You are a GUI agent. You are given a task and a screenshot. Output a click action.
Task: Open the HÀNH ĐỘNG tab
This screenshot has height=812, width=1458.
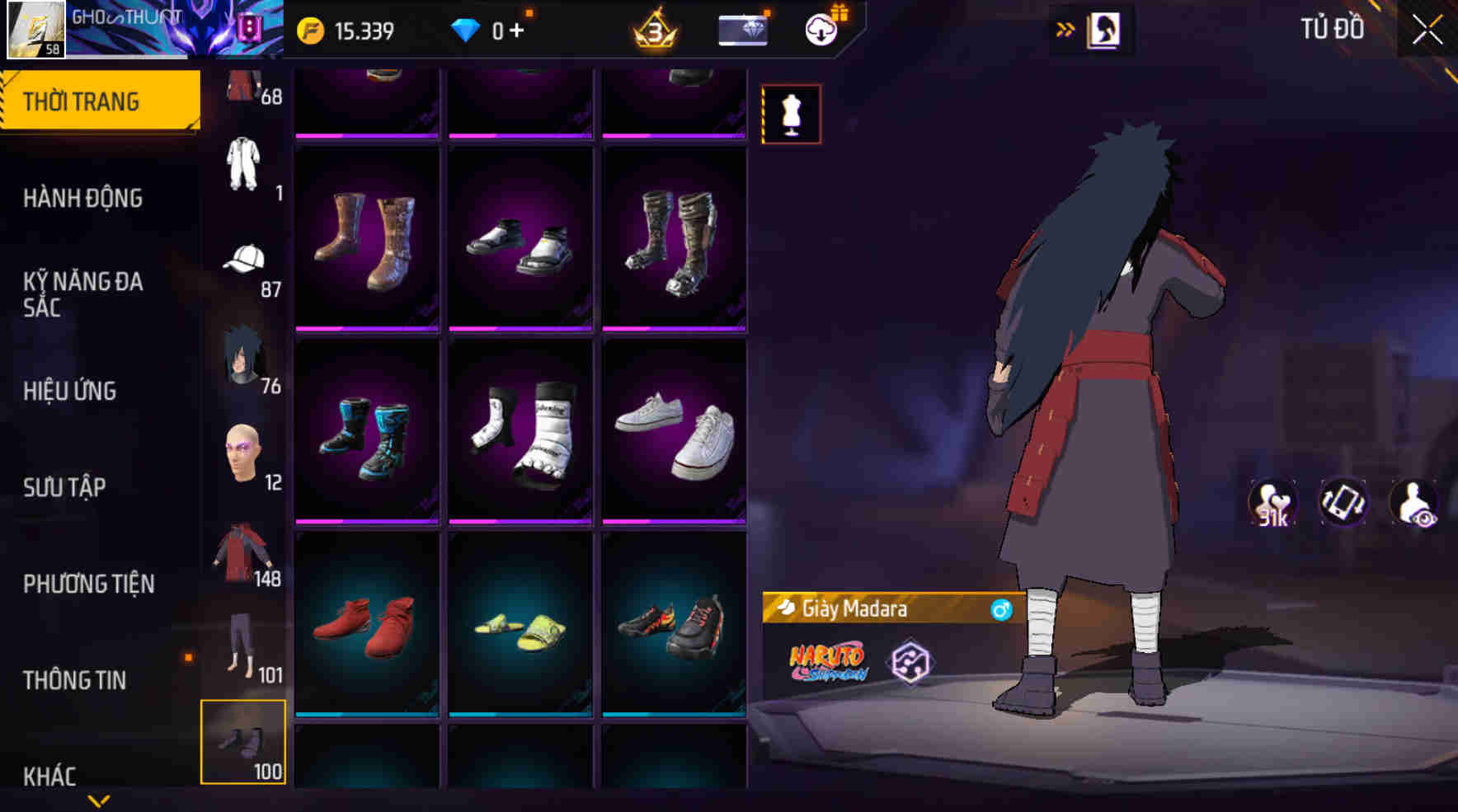click(83, 198)
